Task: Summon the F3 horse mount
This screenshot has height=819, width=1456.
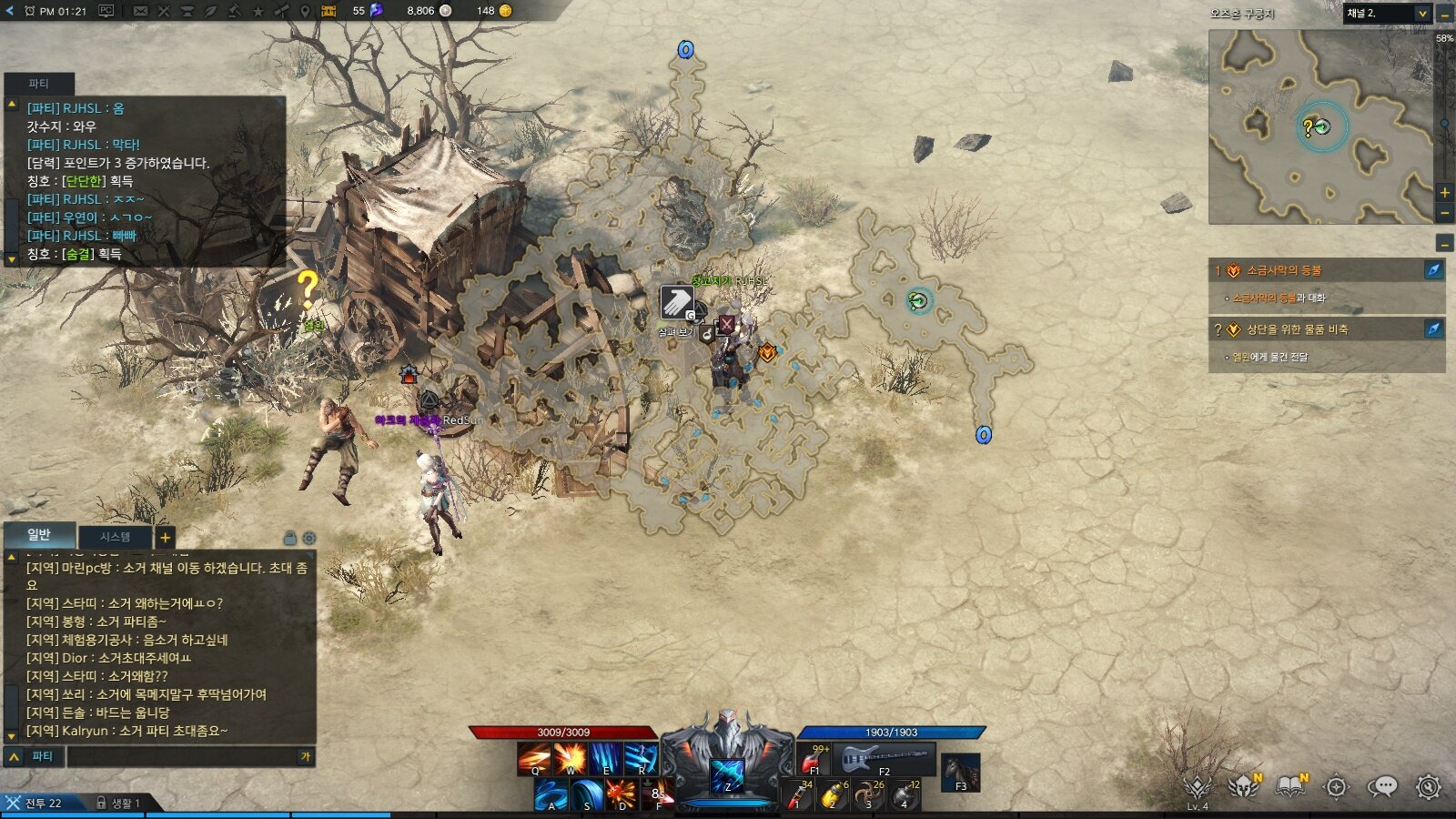Action: pyautogui.click(x=961, y=773)
